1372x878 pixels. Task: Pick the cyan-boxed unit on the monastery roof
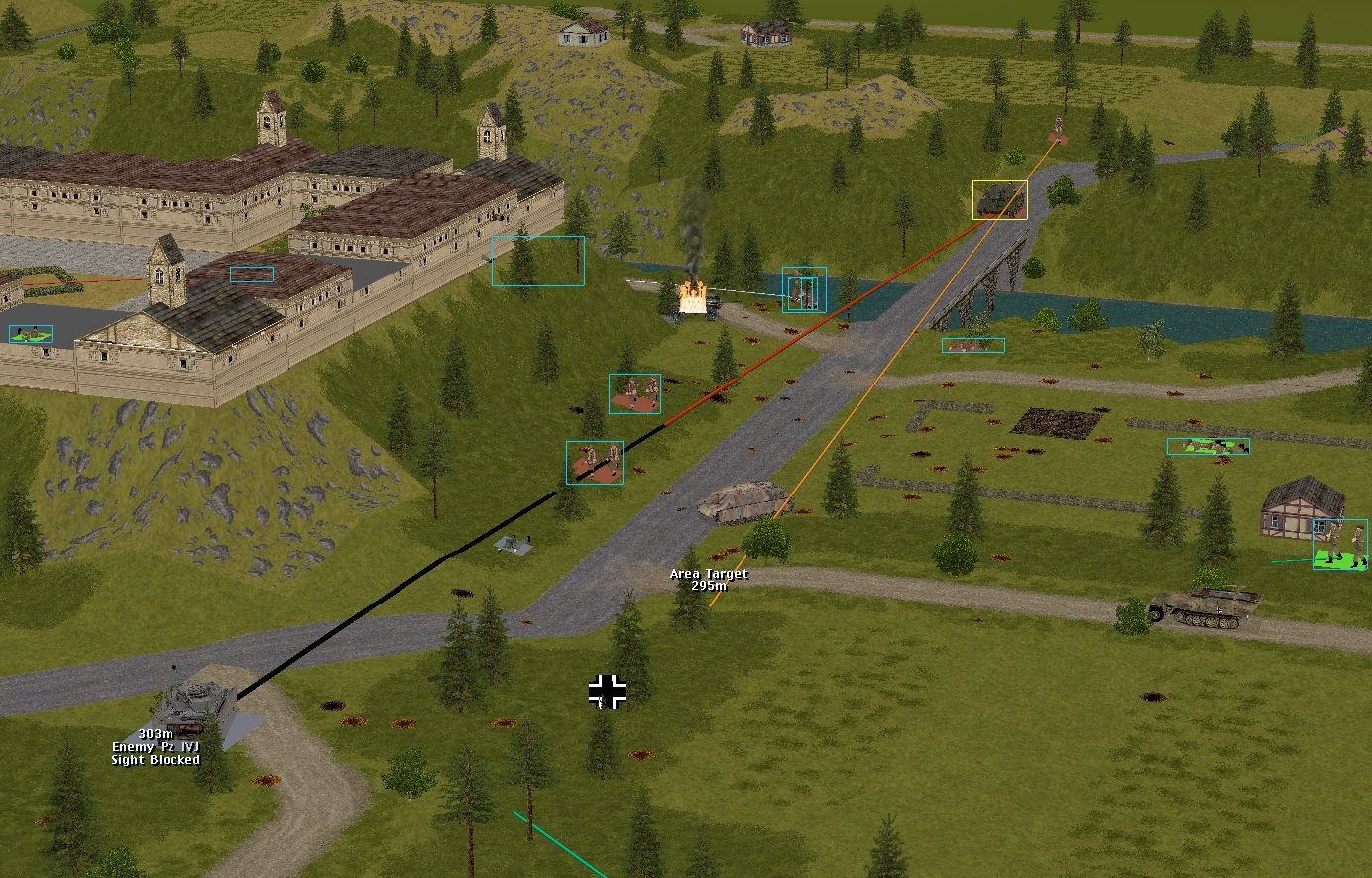point(252,274)
